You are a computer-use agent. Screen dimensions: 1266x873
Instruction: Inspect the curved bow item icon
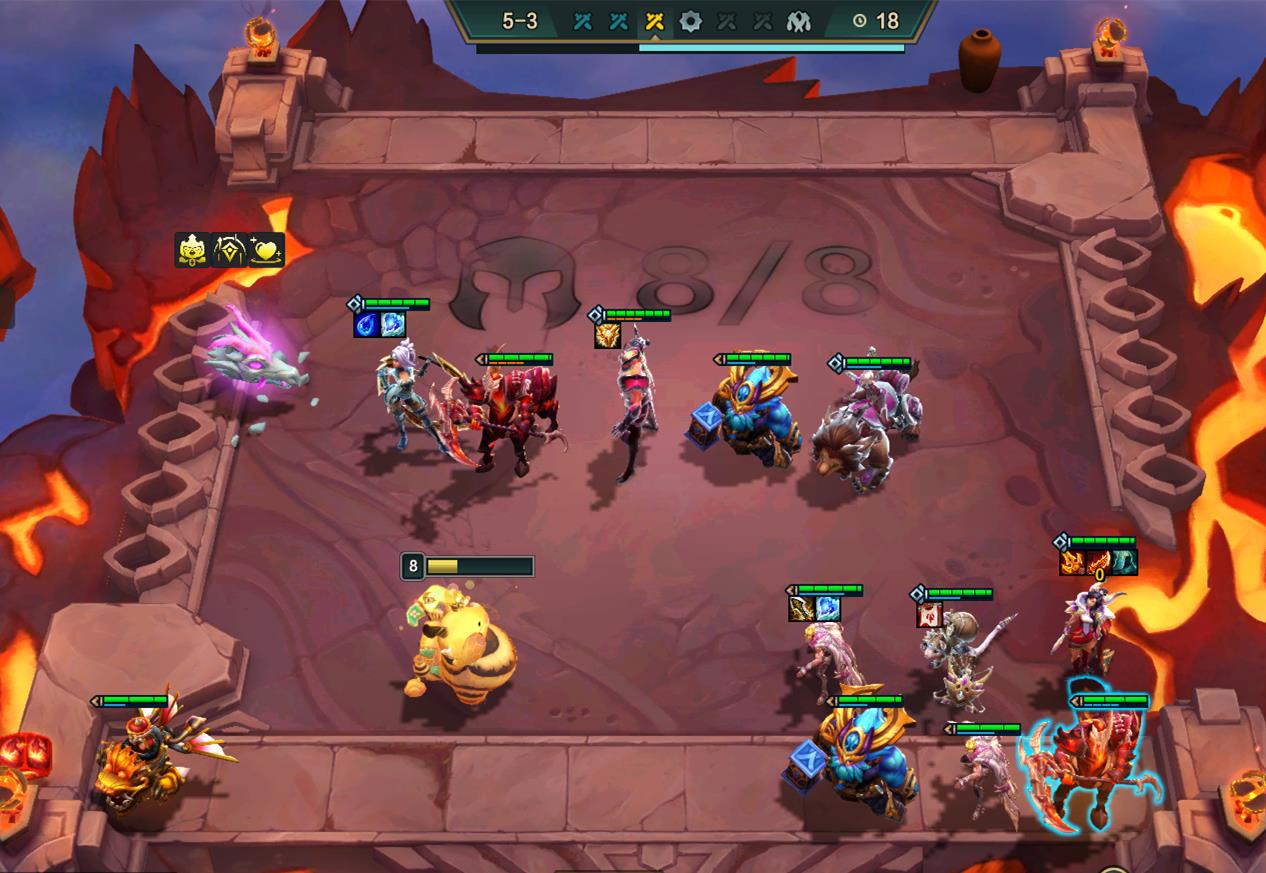click(x=801, y=608)
